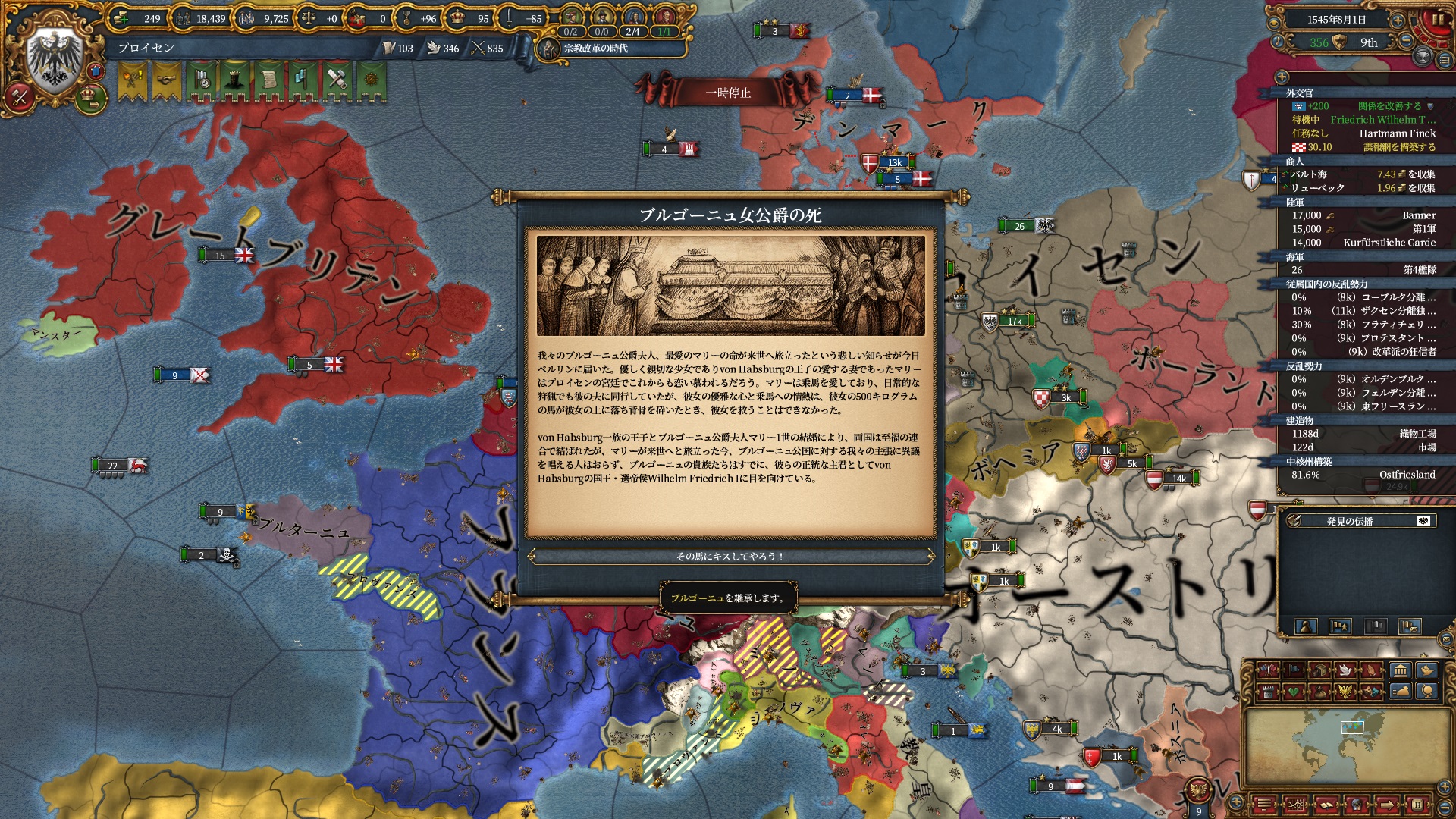This screenshot has height=819, width=1456.
Task: Click the pause button beside the date
Action: click(1439, 20)
